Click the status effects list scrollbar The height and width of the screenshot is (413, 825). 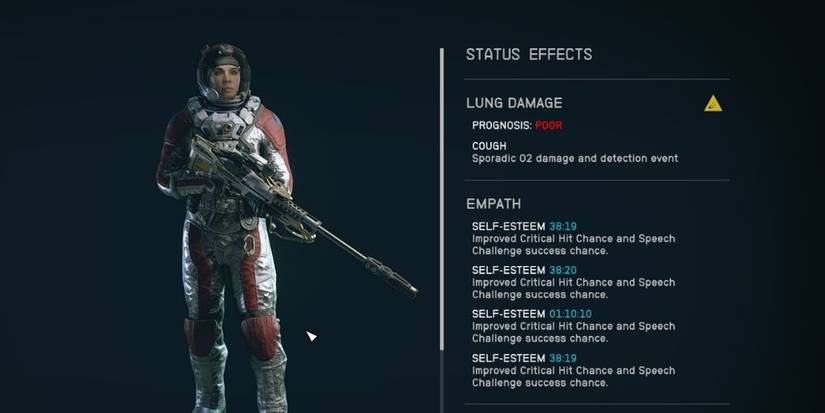point(441,200)
